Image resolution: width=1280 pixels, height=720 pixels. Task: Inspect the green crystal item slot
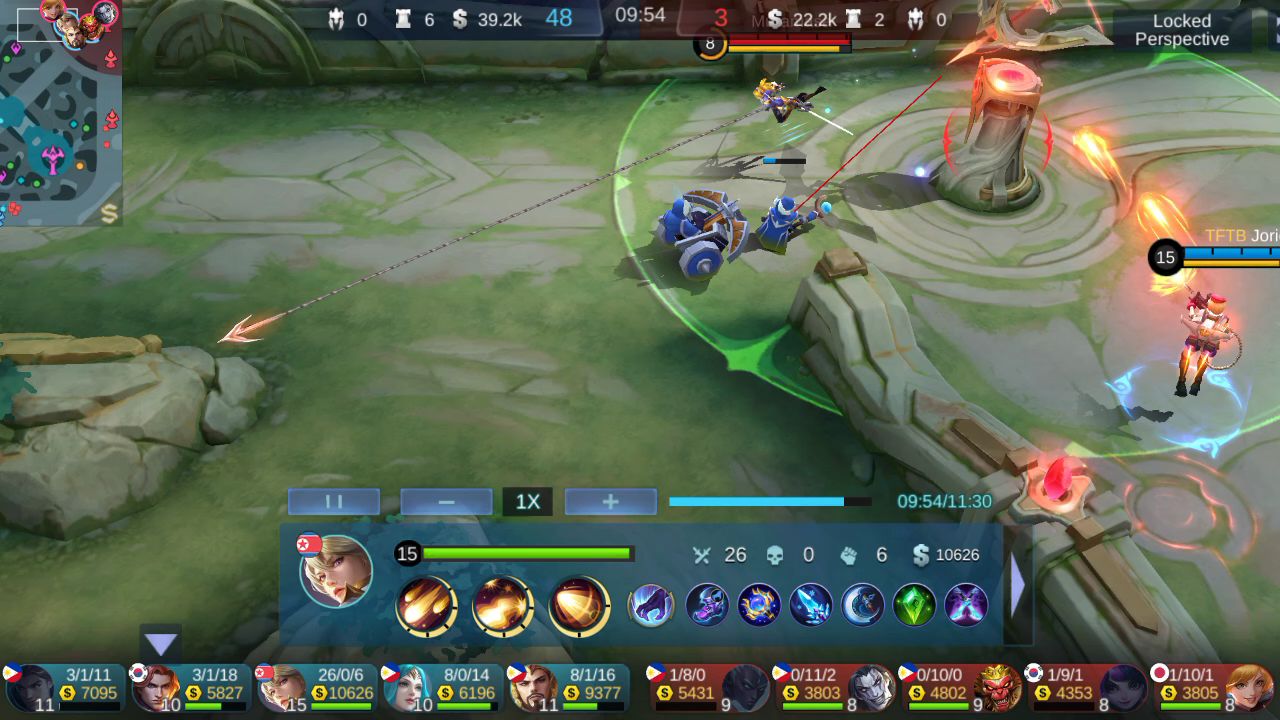914,605
